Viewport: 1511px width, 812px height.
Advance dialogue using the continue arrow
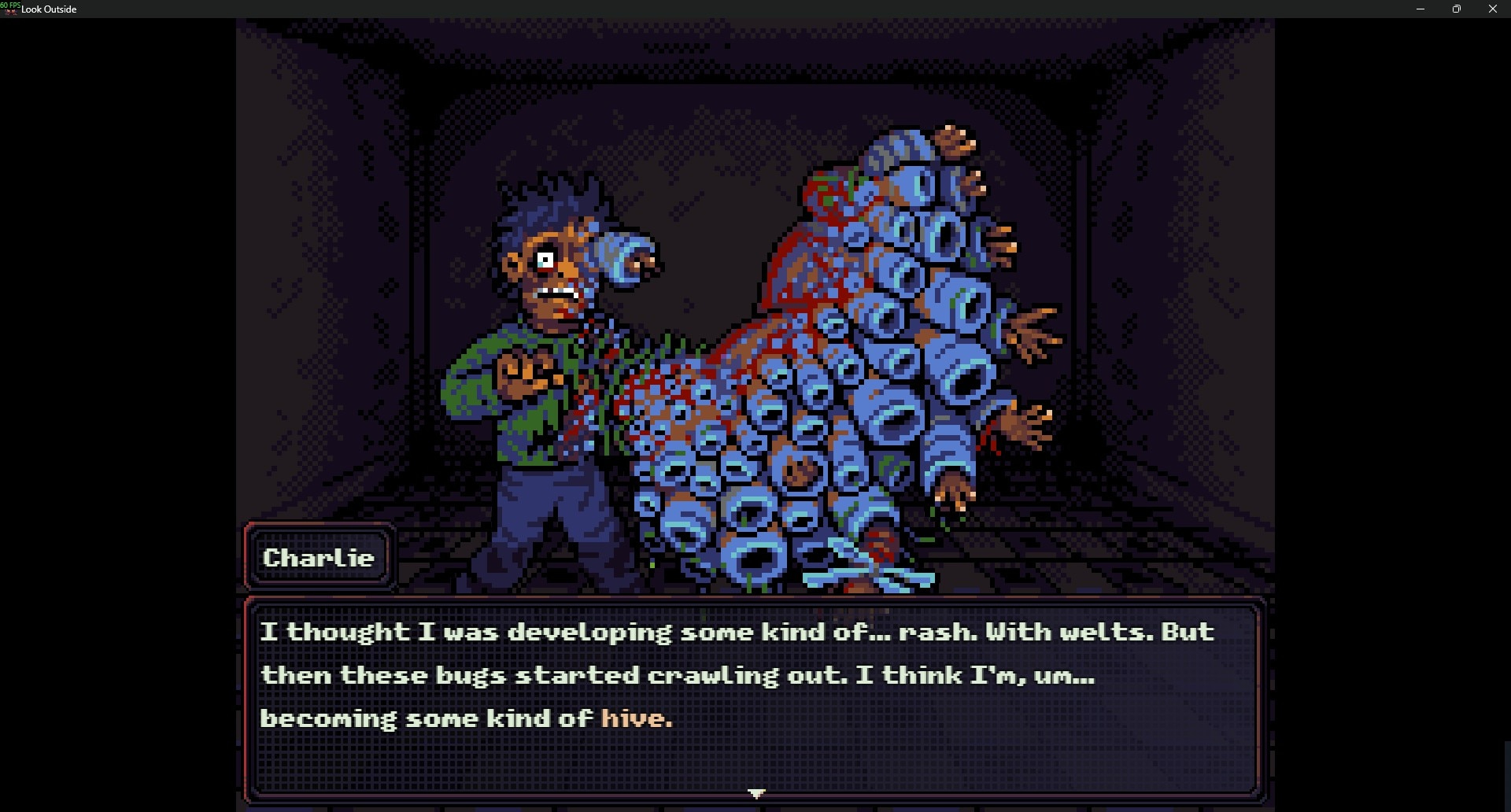coord(756,793)
